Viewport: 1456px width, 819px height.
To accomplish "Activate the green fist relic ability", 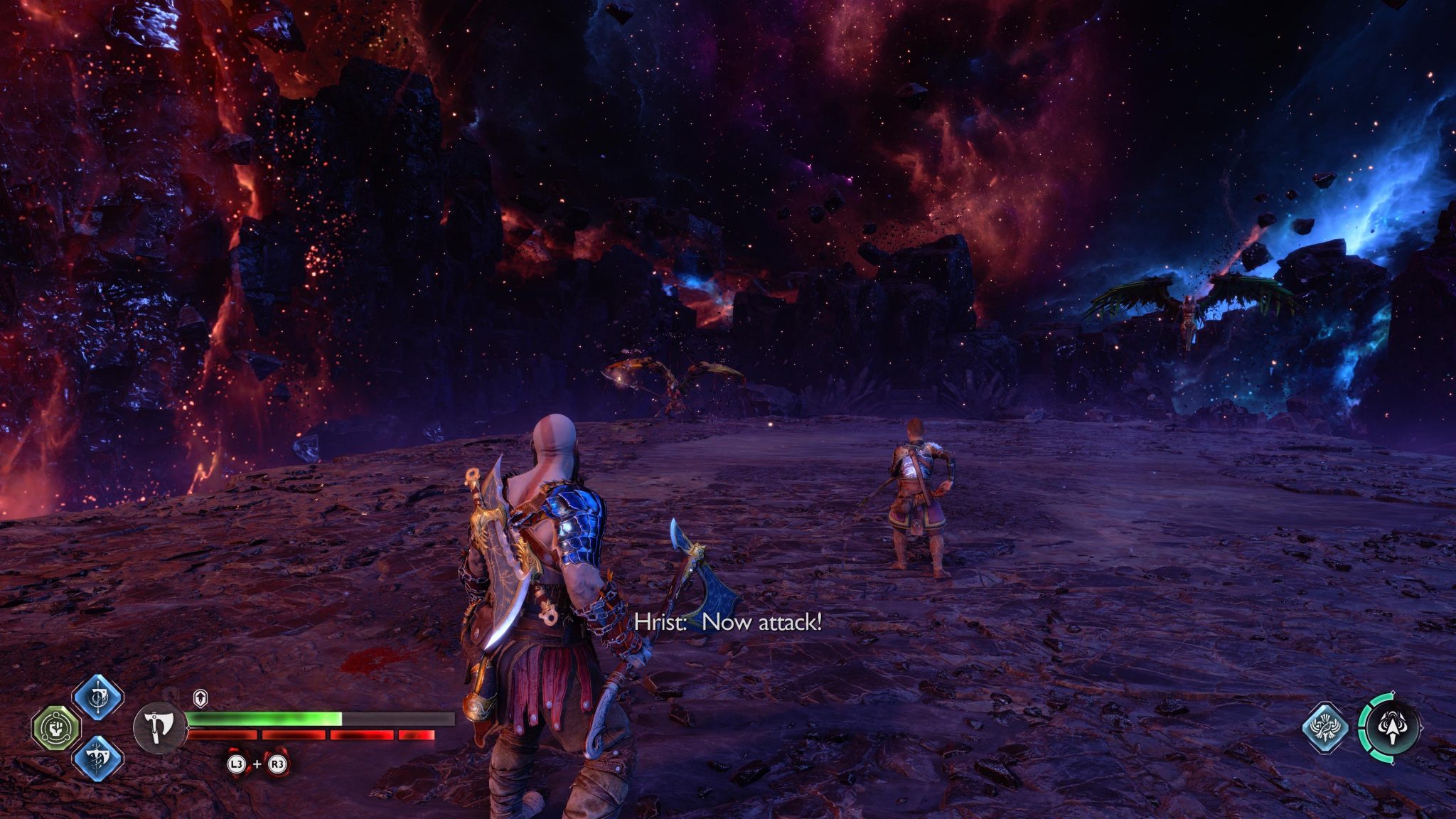I will (57, 728).
